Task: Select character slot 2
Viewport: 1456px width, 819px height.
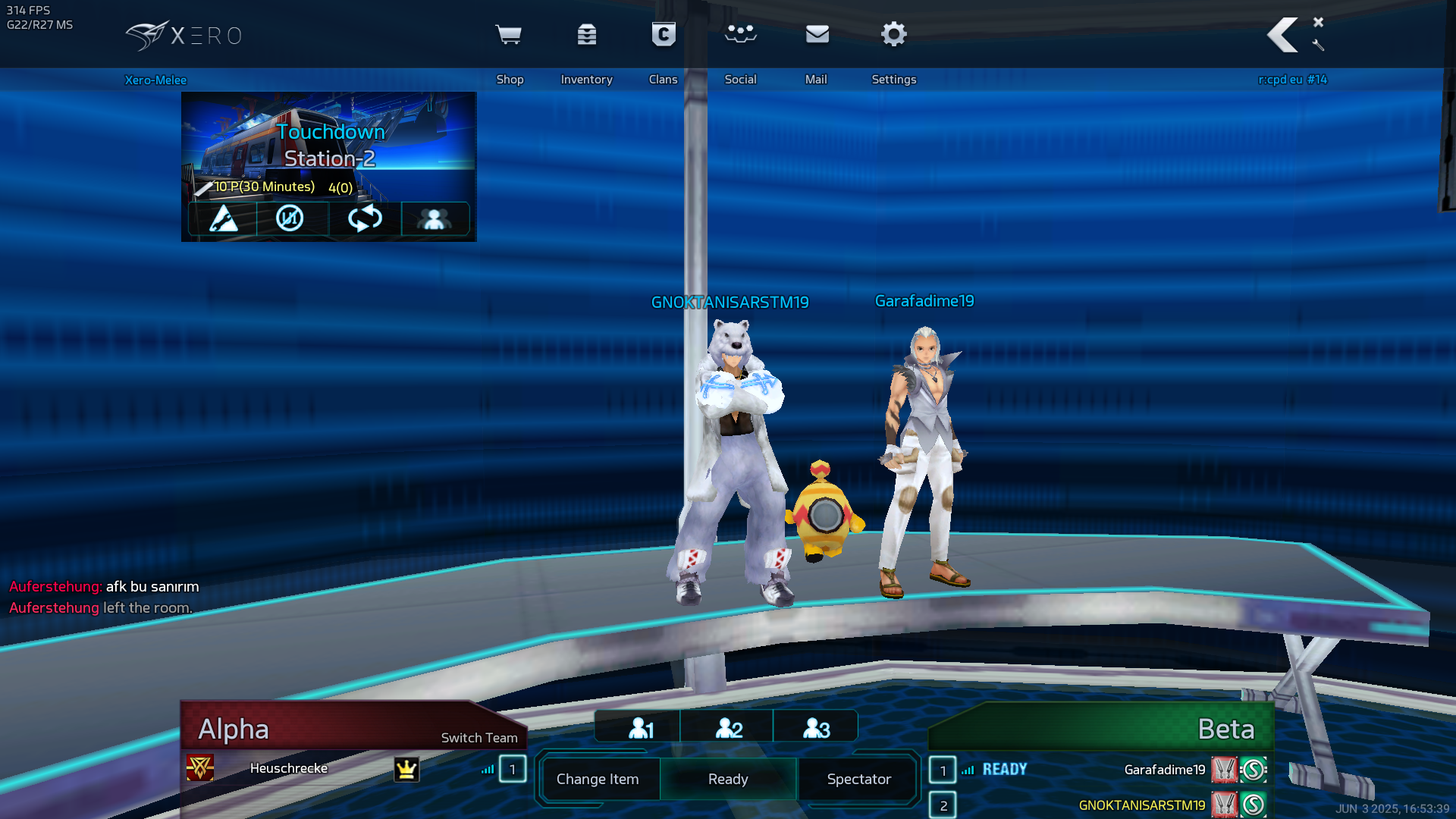Action: pyautogui.click(x=728, y=728)
